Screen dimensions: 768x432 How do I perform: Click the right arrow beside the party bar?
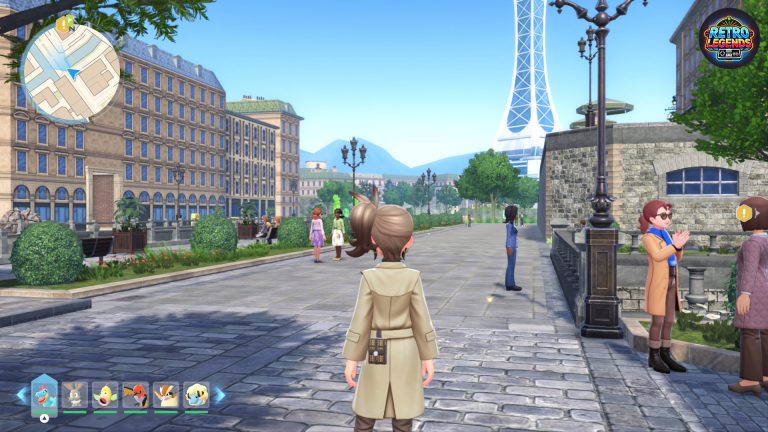tap(220, 395)
